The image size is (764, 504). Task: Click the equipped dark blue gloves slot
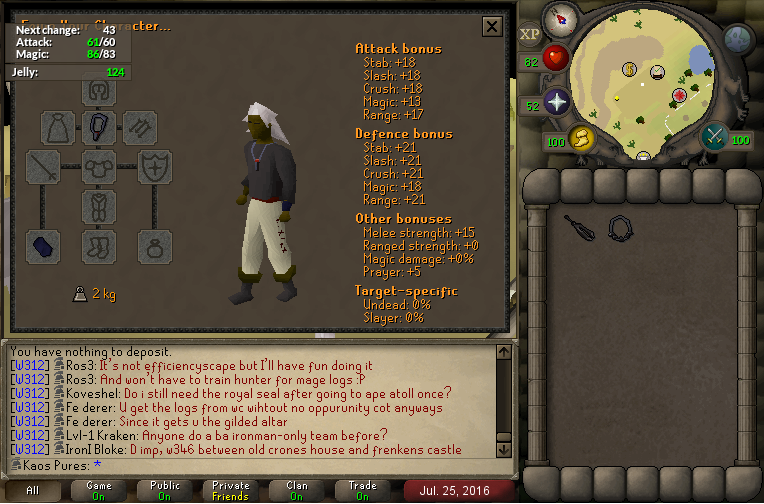coord(43,246)
